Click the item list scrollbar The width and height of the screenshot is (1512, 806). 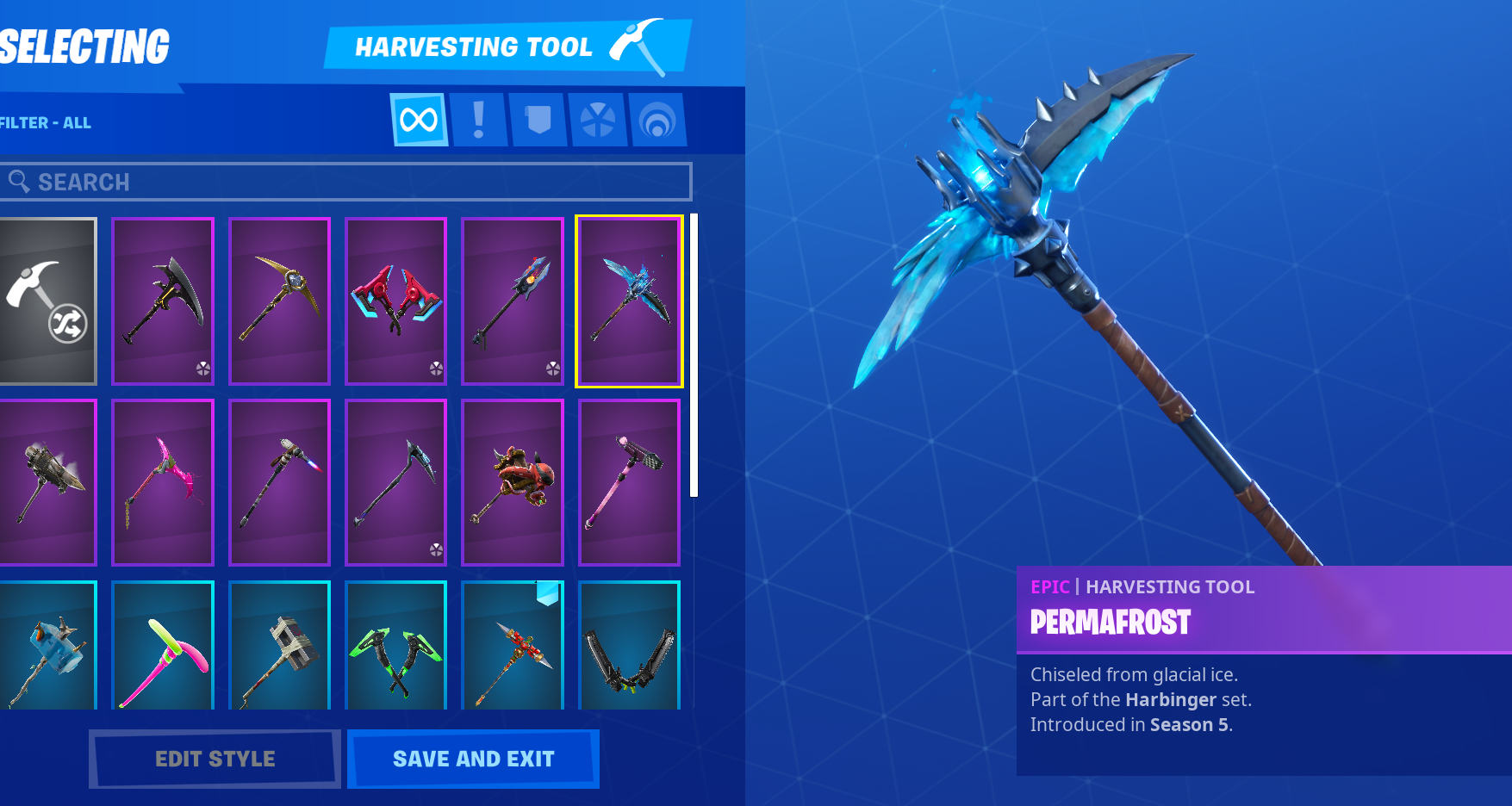click(x=694, y=355)
